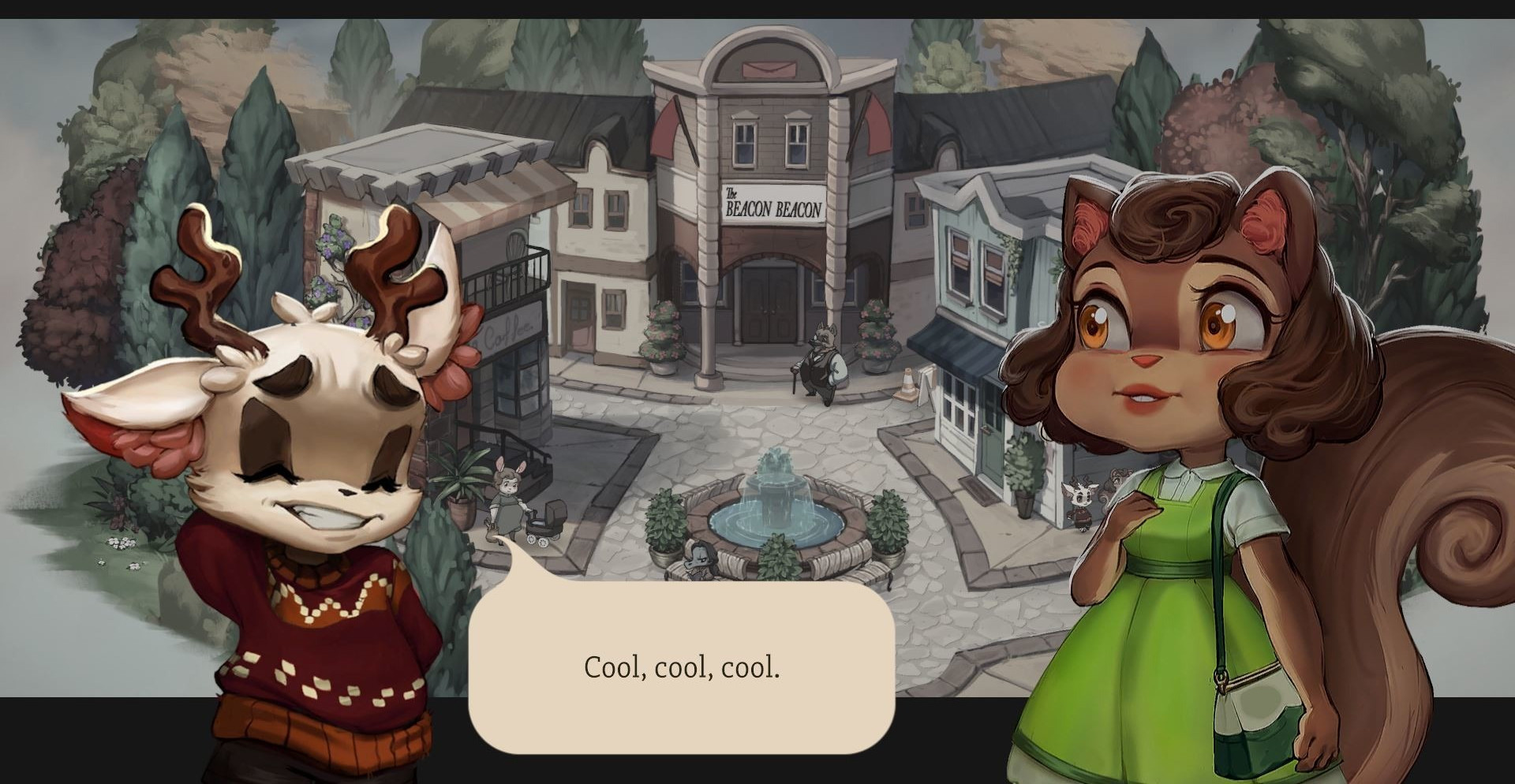Advance the "Cool, cool, cool." speech bubble
1515x784 pixels.
pos(682,667)
